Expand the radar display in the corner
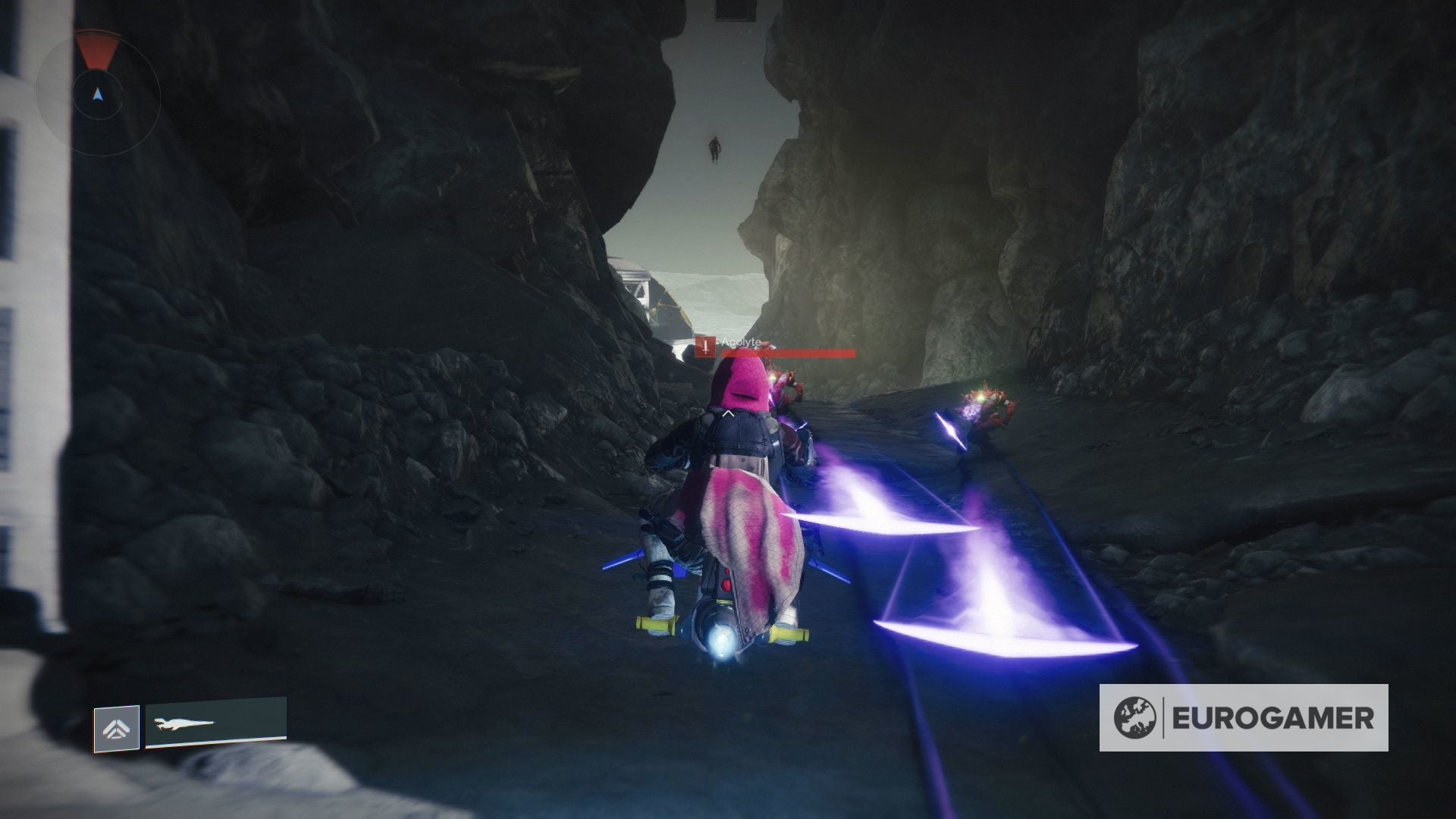 (x=97, y=95)
